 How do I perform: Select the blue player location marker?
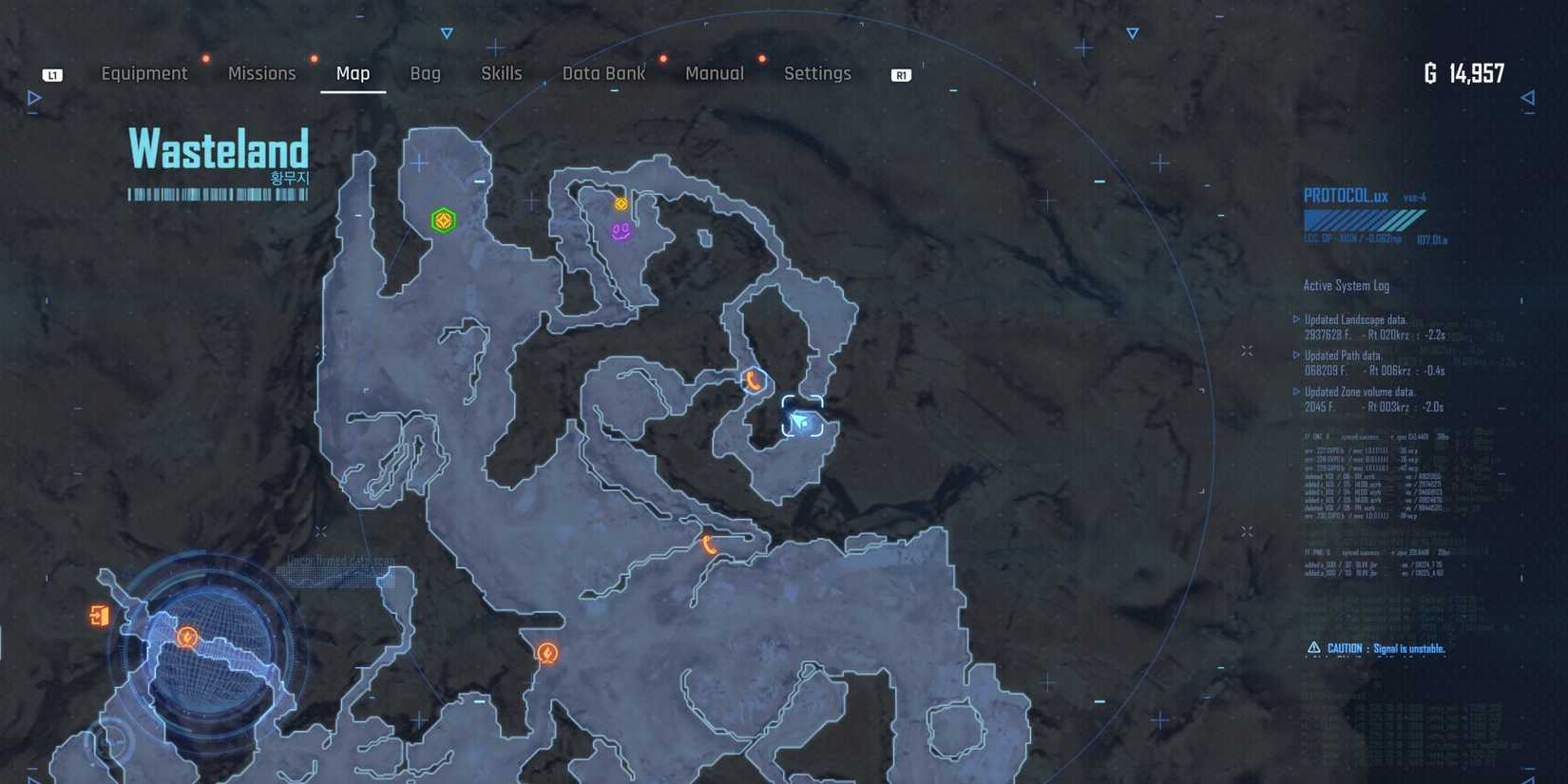click(803, 418)
